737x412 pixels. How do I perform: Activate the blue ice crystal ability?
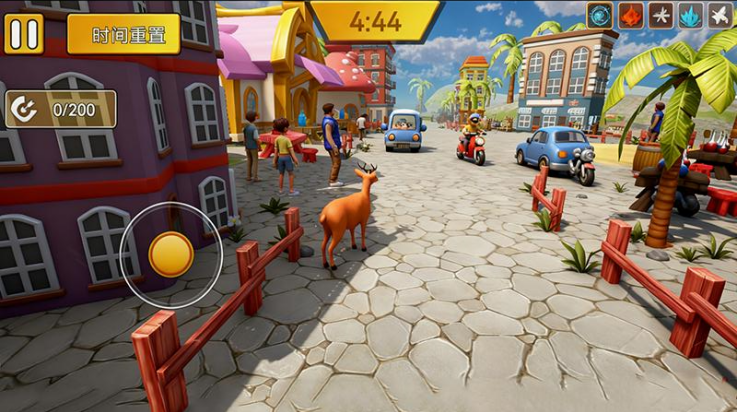point(689,15)
